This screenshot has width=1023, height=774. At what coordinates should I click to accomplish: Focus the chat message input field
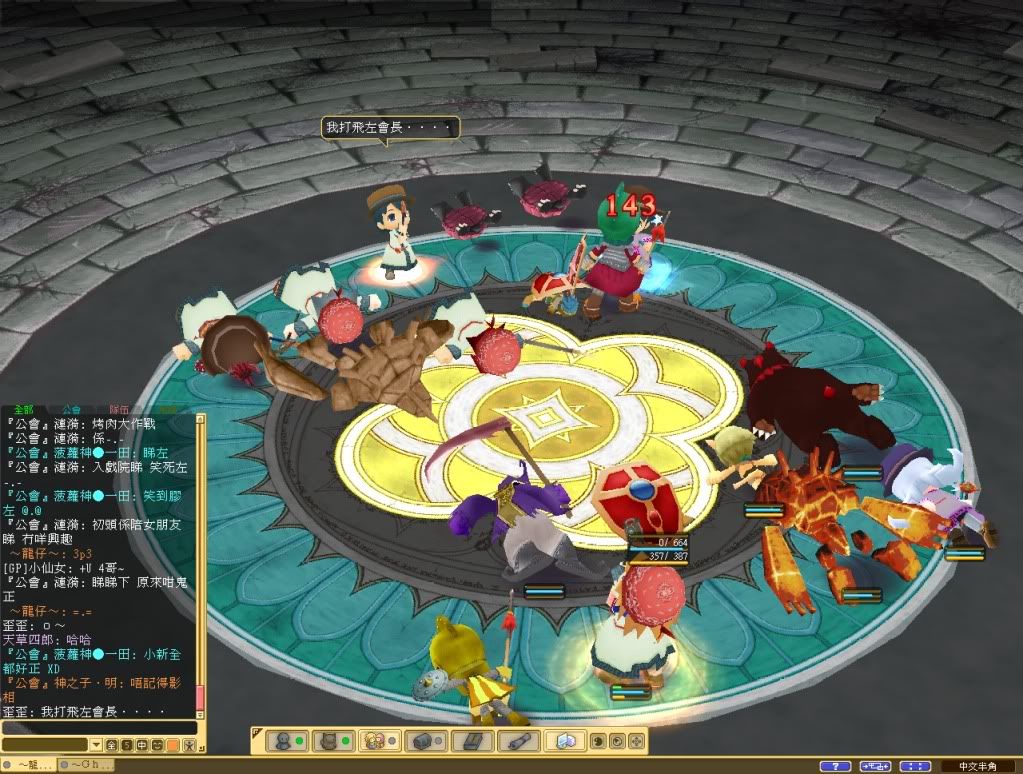98,728
